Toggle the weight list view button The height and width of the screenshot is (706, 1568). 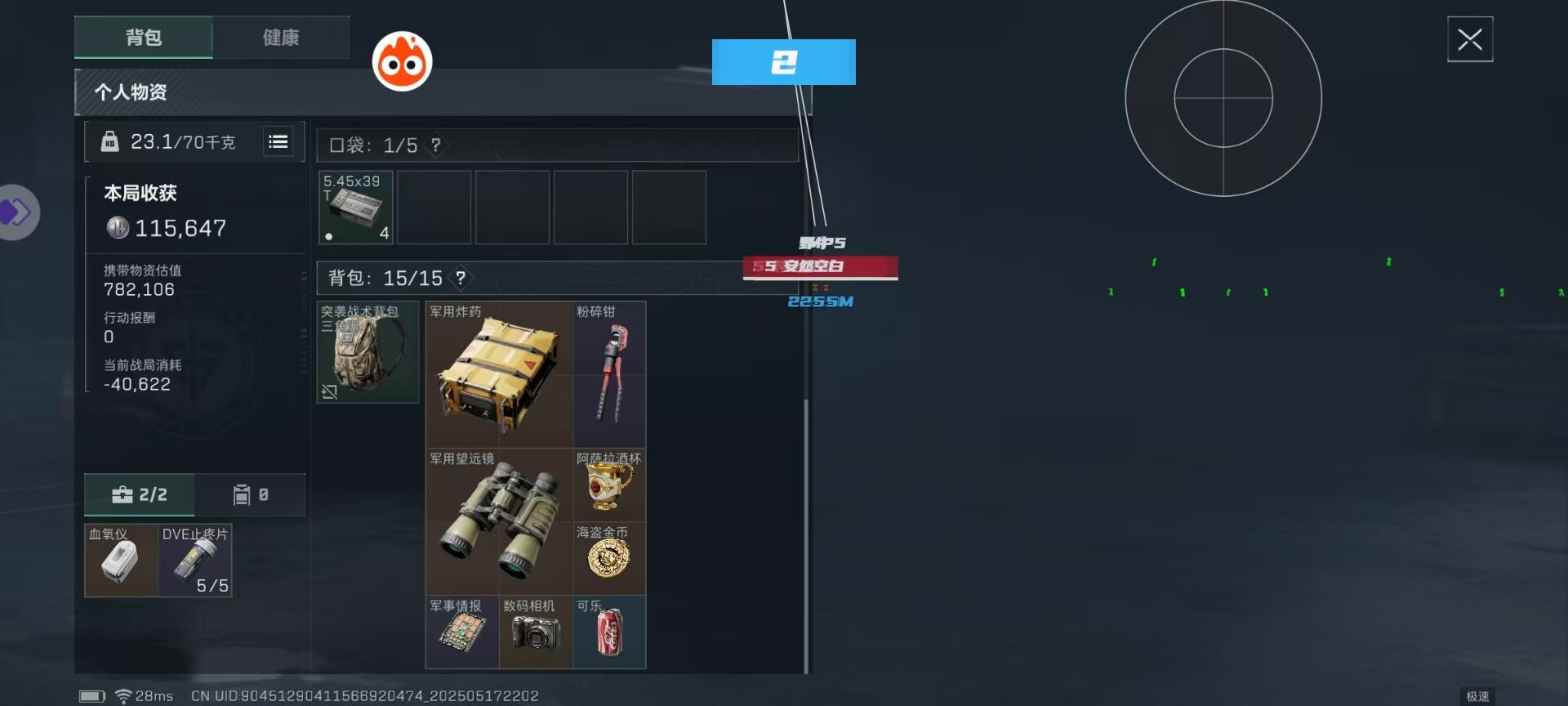point(278,142)
